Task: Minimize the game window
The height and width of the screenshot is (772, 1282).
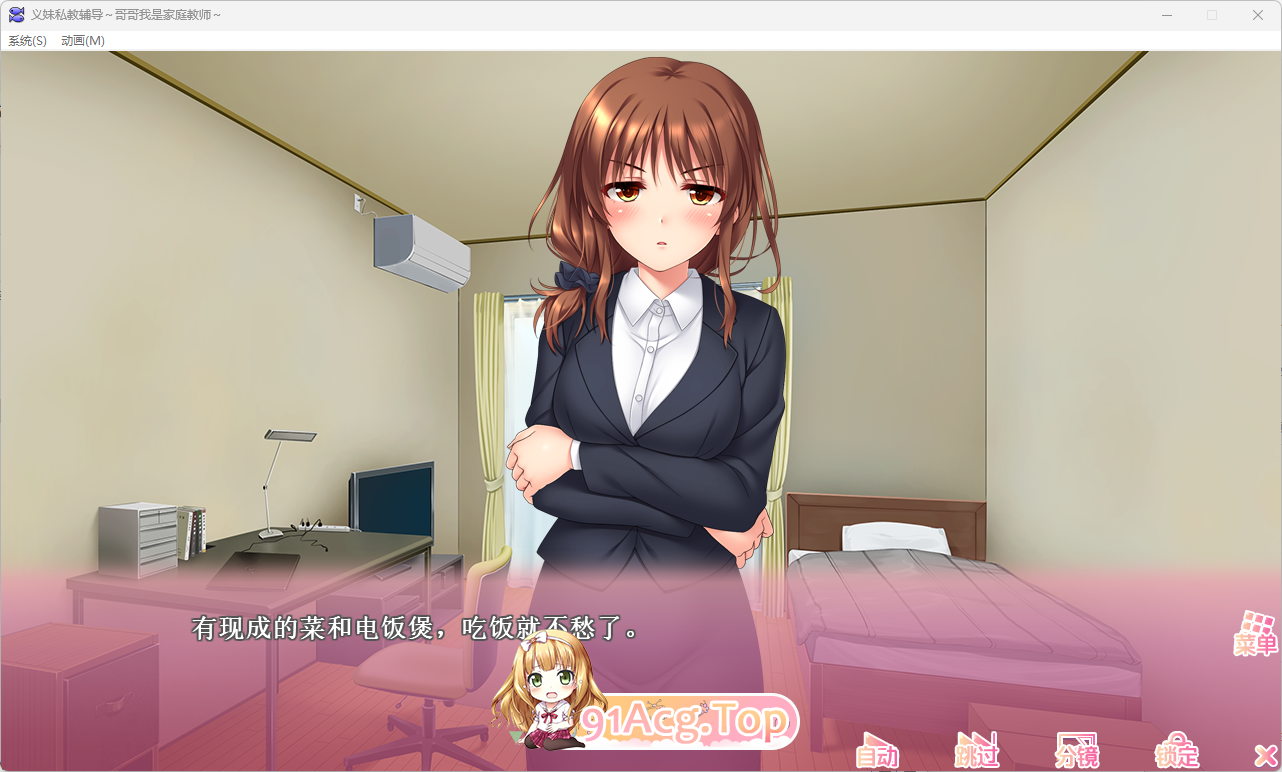Action: tap(1166, 15)
